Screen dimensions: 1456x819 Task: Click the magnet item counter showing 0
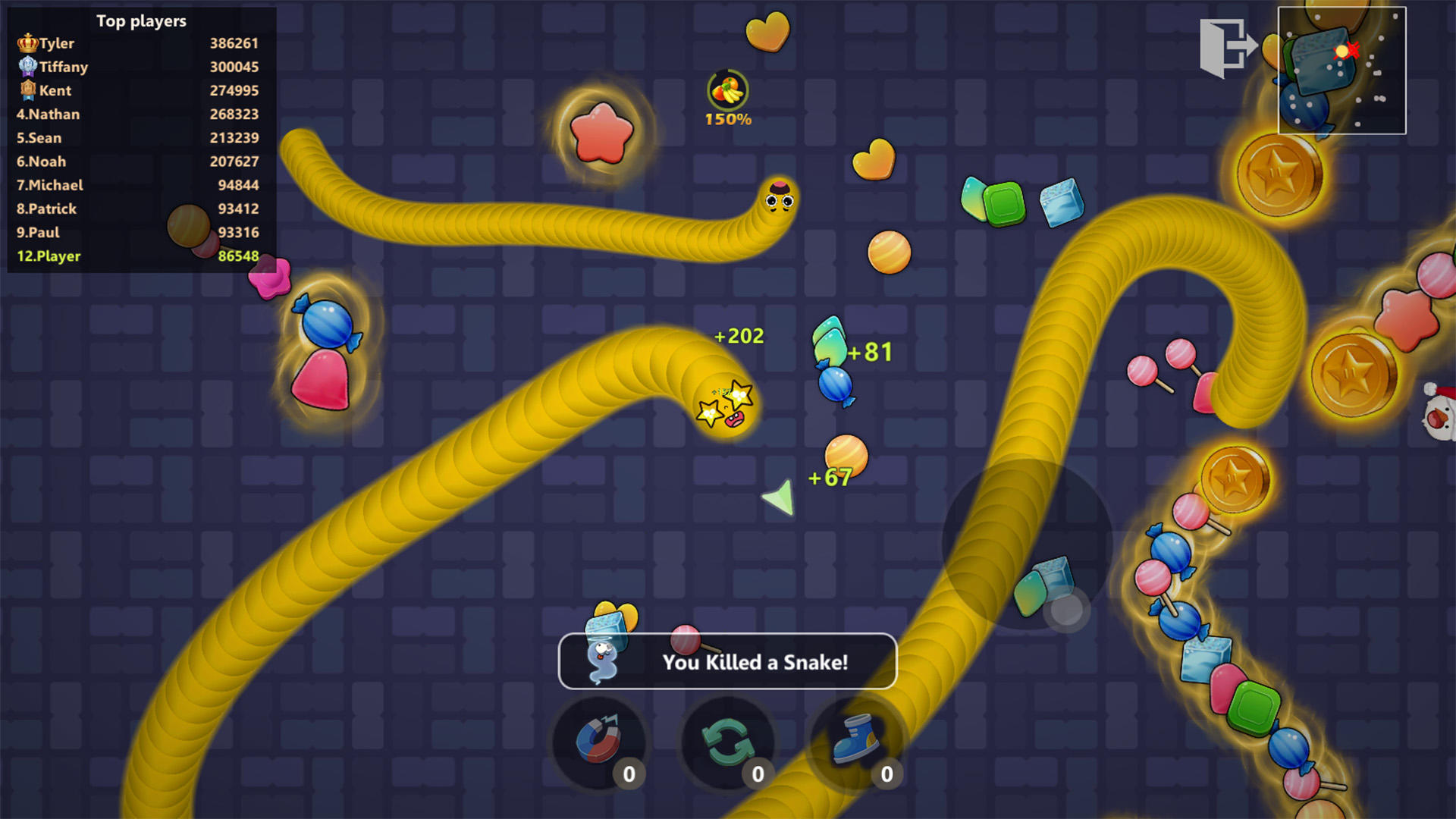629,774
